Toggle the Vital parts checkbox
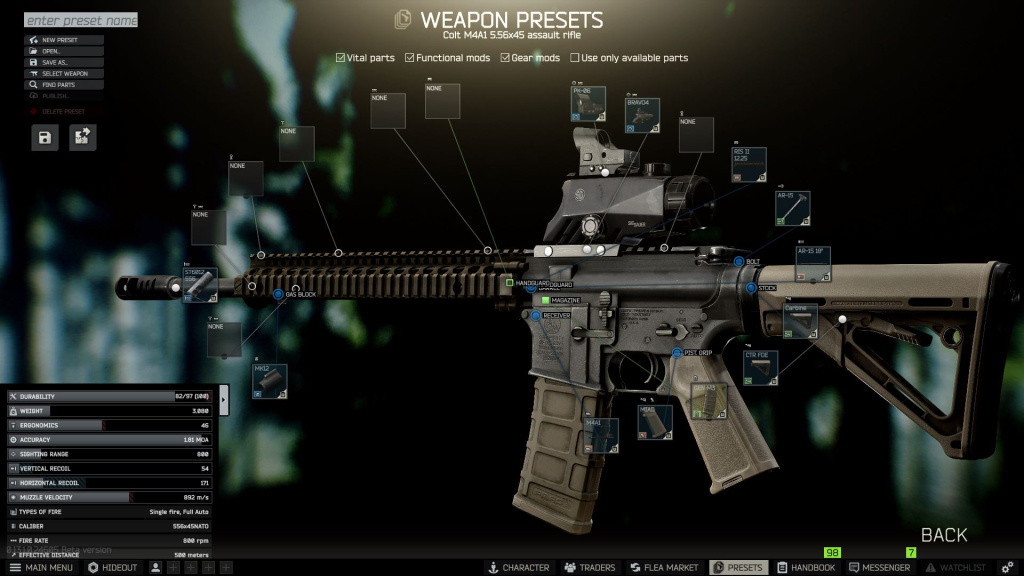This screenshot has width=1024, height=576. point(340,58)
